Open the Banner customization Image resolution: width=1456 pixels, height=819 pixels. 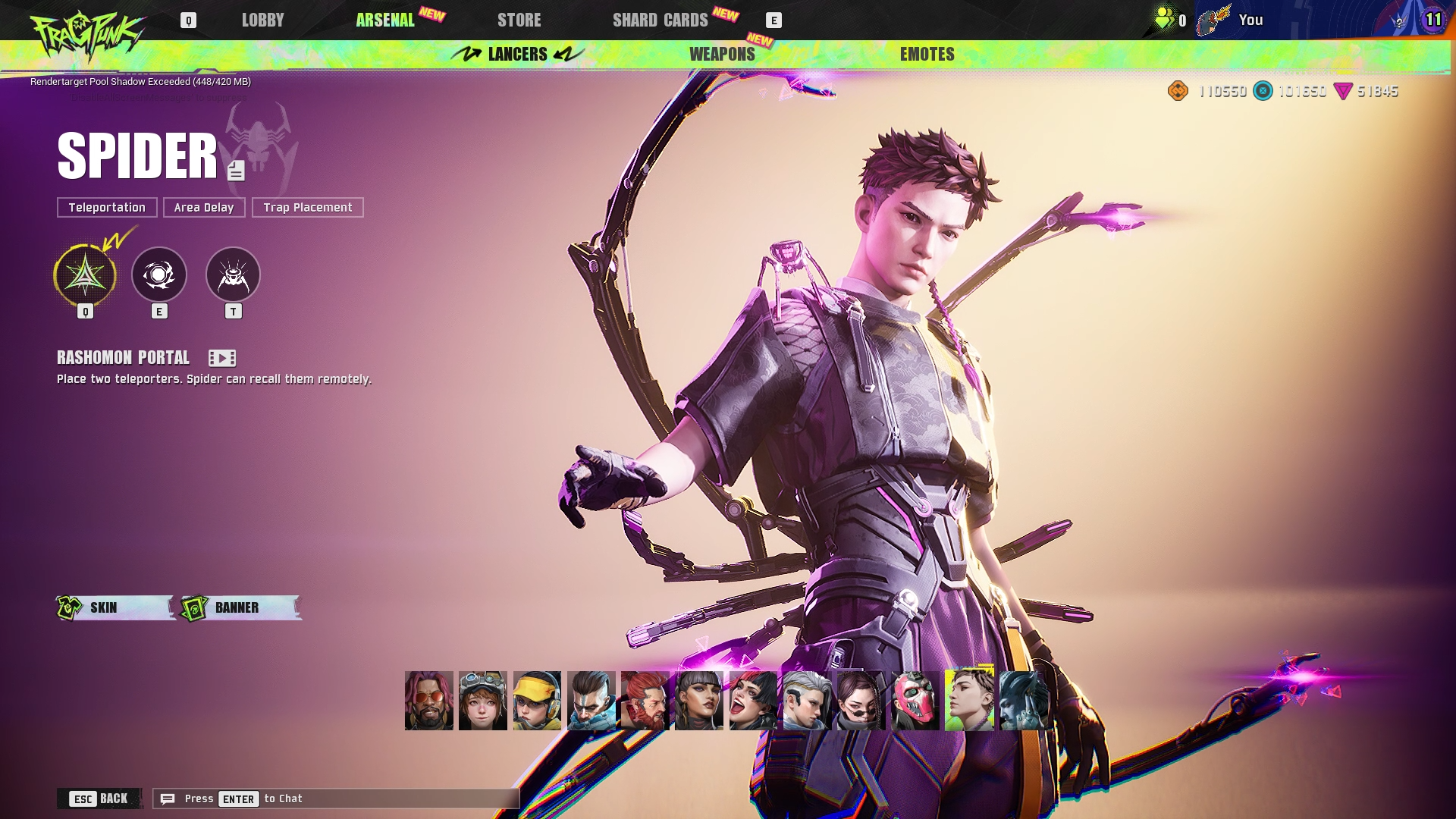tap(241, 607)
